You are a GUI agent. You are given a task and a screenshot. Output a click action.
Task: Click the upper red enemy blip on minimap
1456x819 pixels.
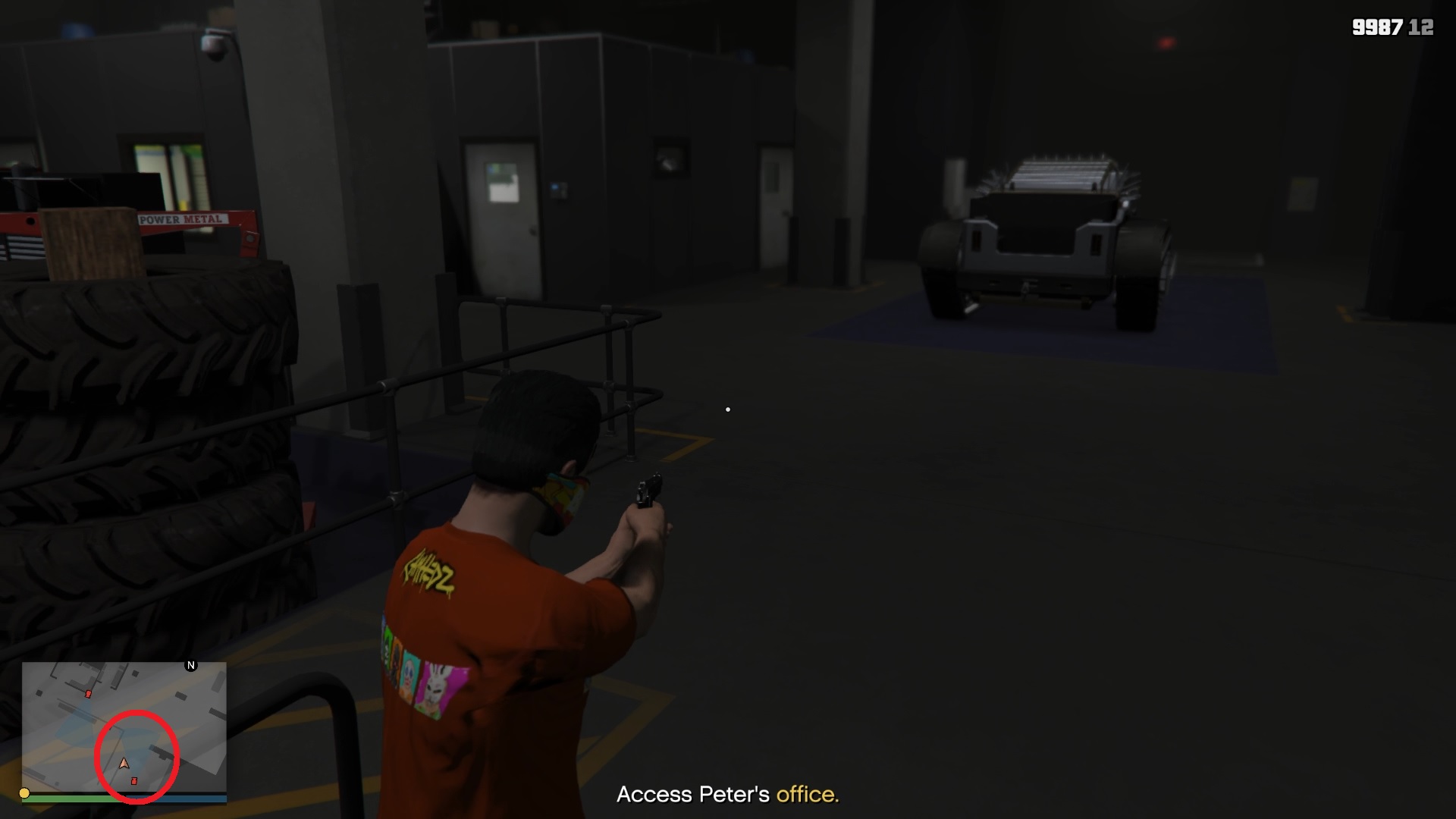[88, 694]
